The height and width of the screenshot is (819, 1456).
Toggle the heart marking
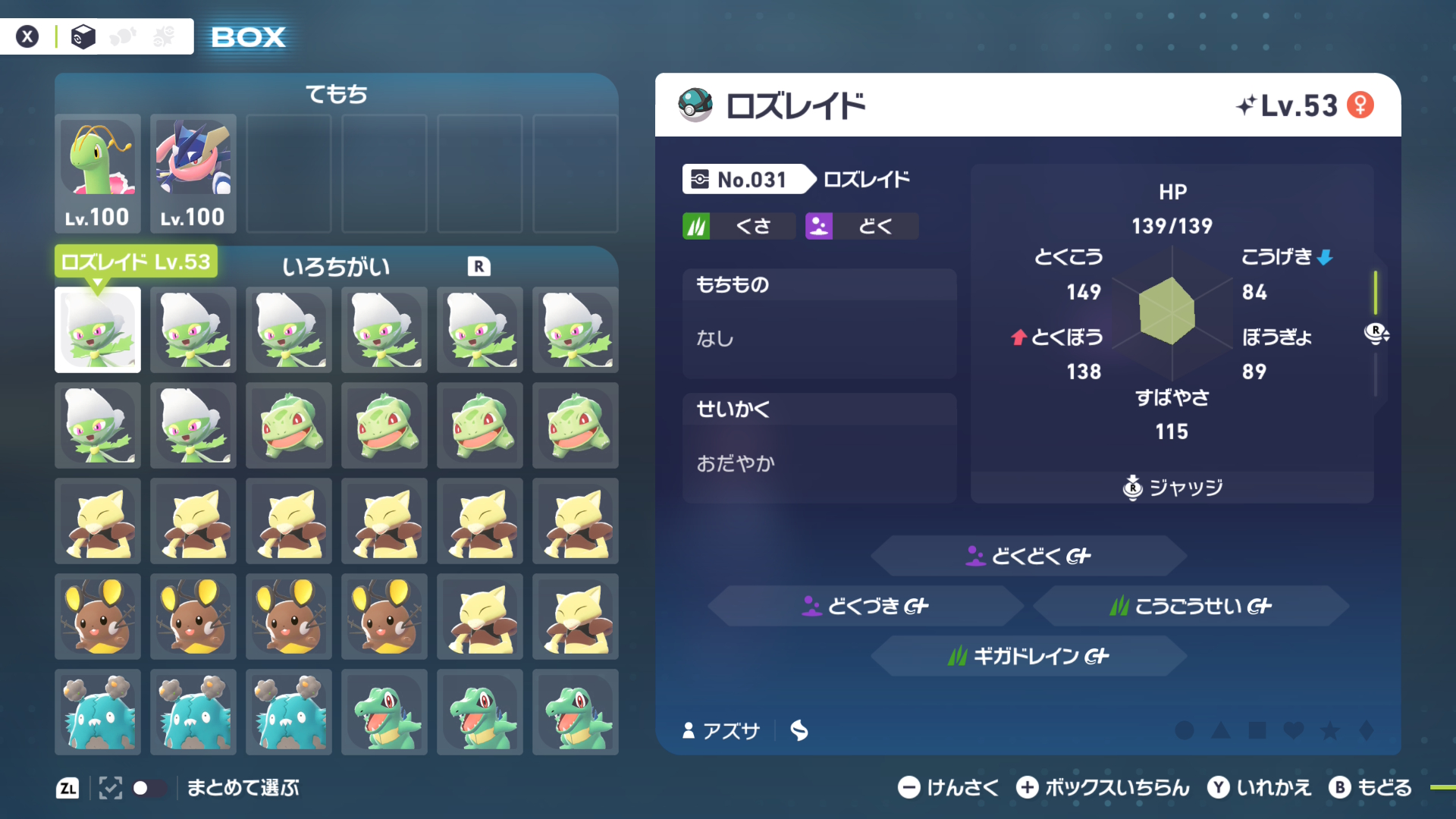click(x=1294, y=730)
